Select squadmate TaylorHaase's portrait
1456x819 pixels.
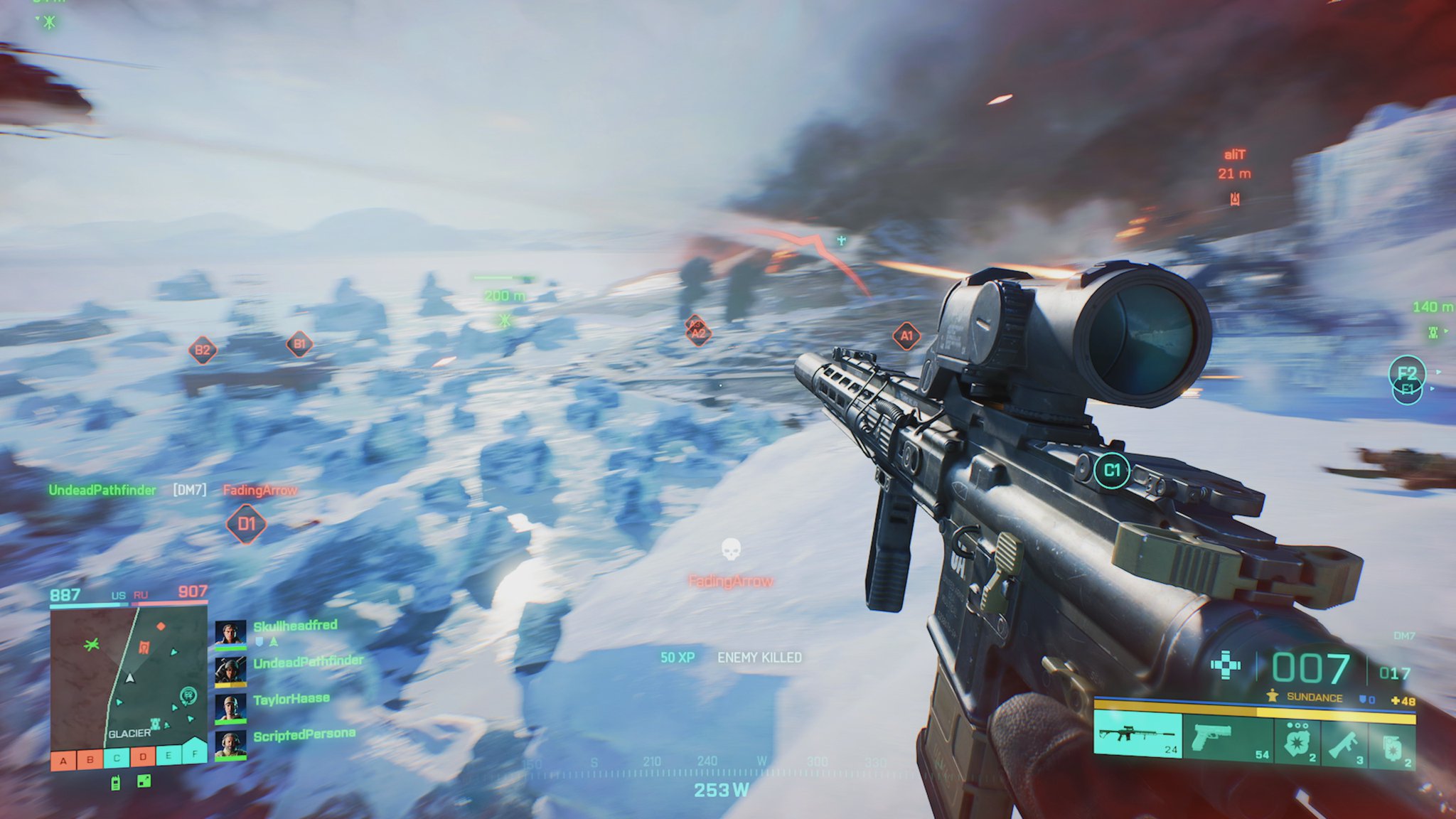coord(230,708)
